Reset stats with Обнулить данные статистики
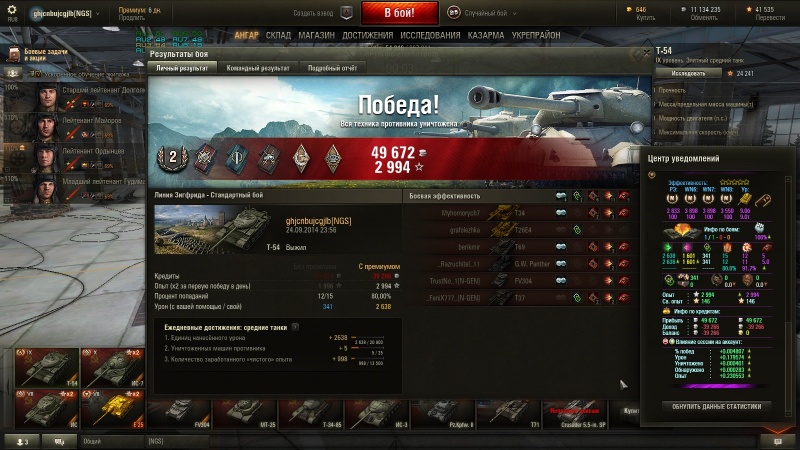The width and height of the screenshot is (800, 450). (x=717, y=406)
